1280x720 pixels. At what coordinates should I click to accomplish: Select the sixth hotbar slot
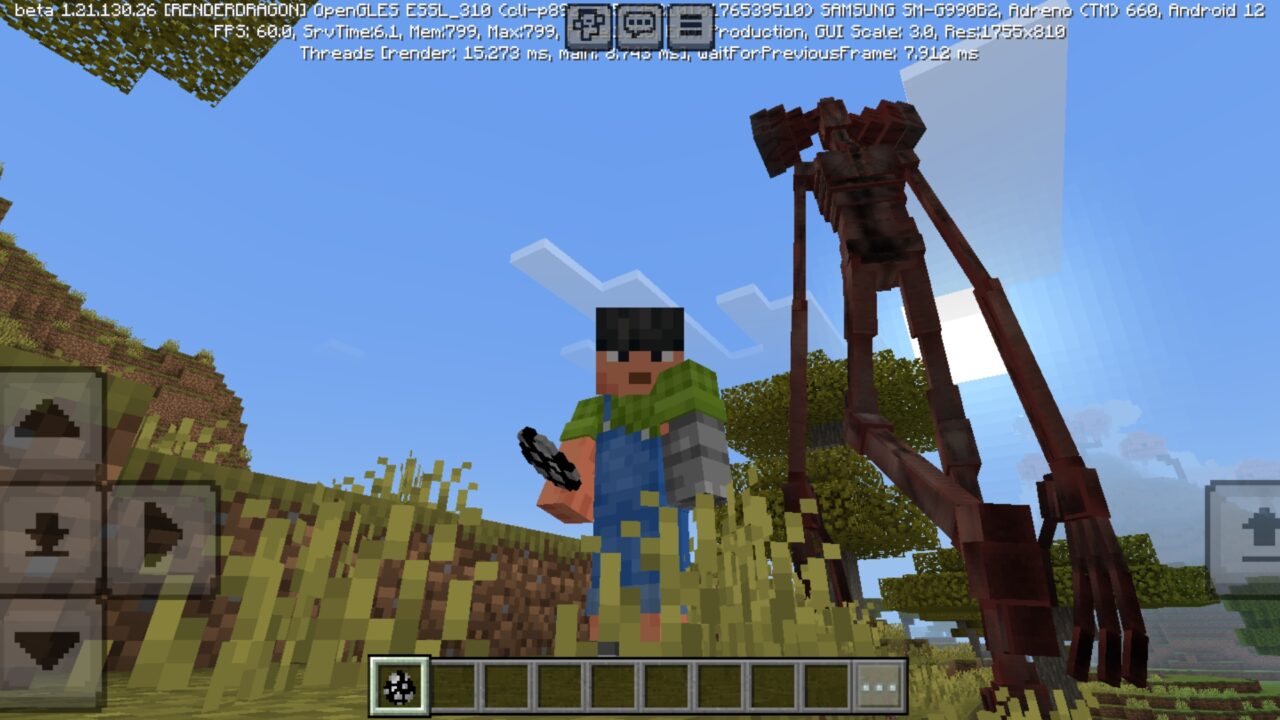click(x=665, y=683)
